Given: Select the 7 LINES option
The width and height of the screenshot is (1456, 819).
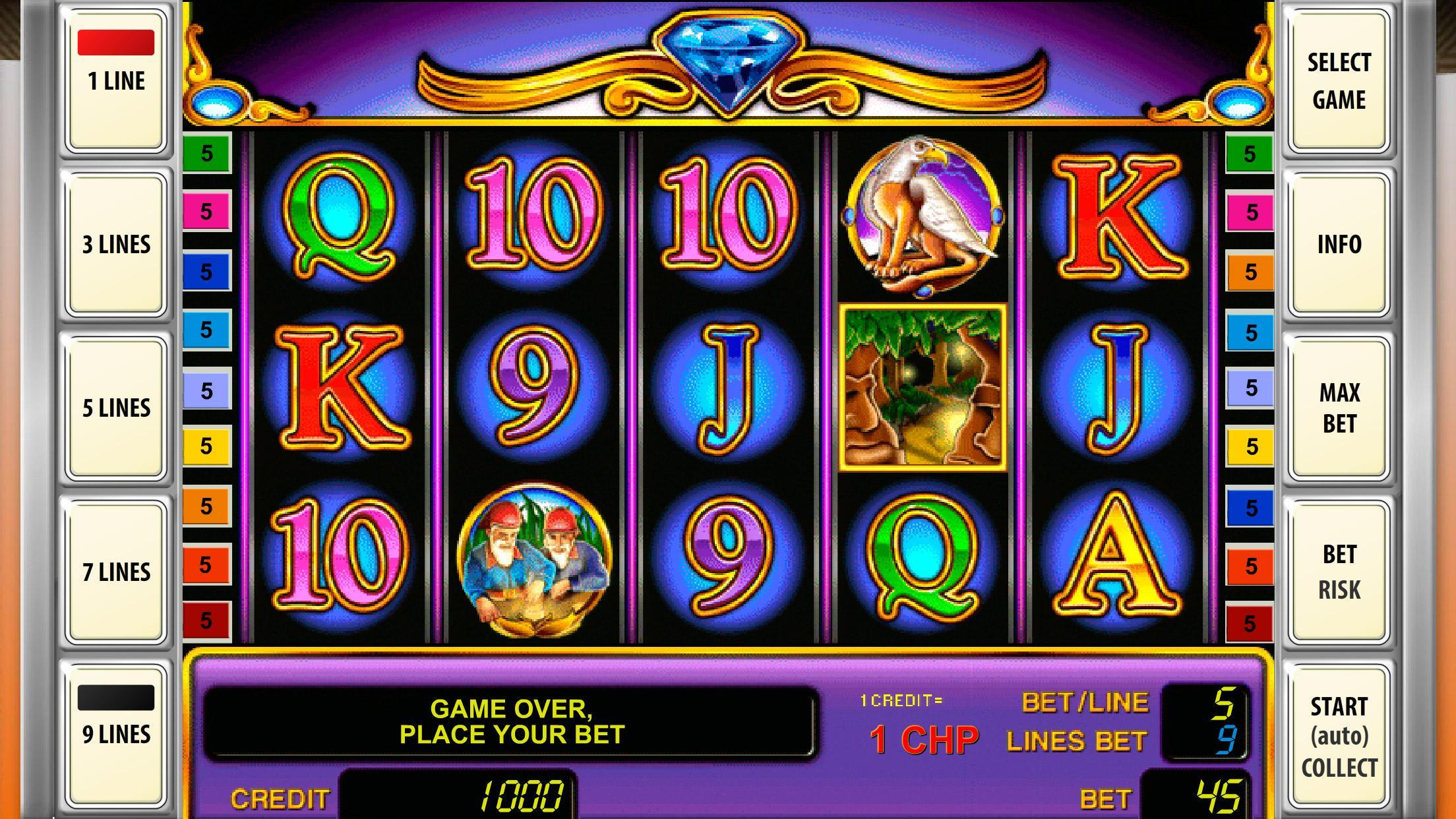Looking at the screenshot, I should pos(116,571).
